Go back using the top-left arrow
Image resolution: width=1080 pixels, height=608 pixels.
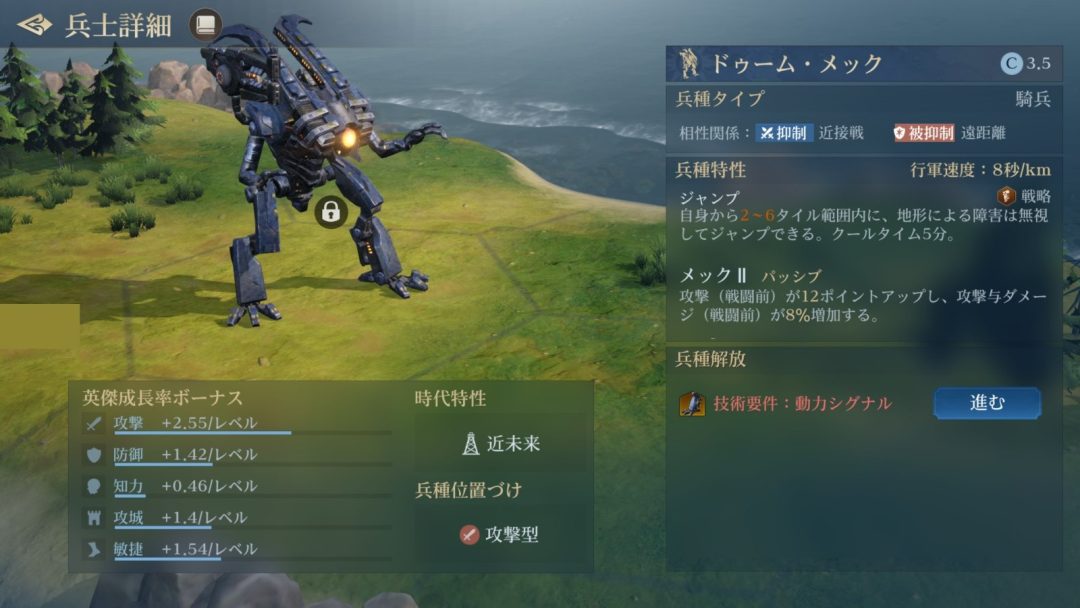click(35, 24)
